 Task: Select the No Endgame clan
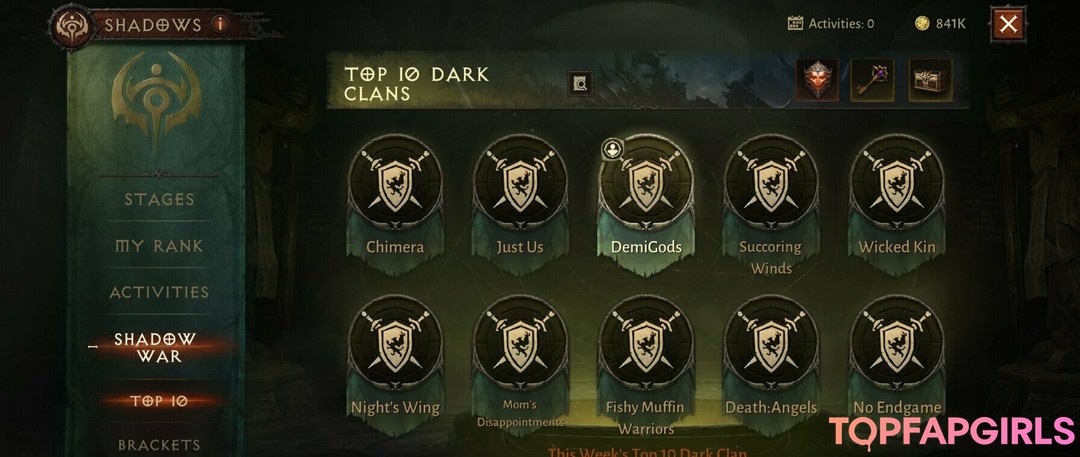897,346
